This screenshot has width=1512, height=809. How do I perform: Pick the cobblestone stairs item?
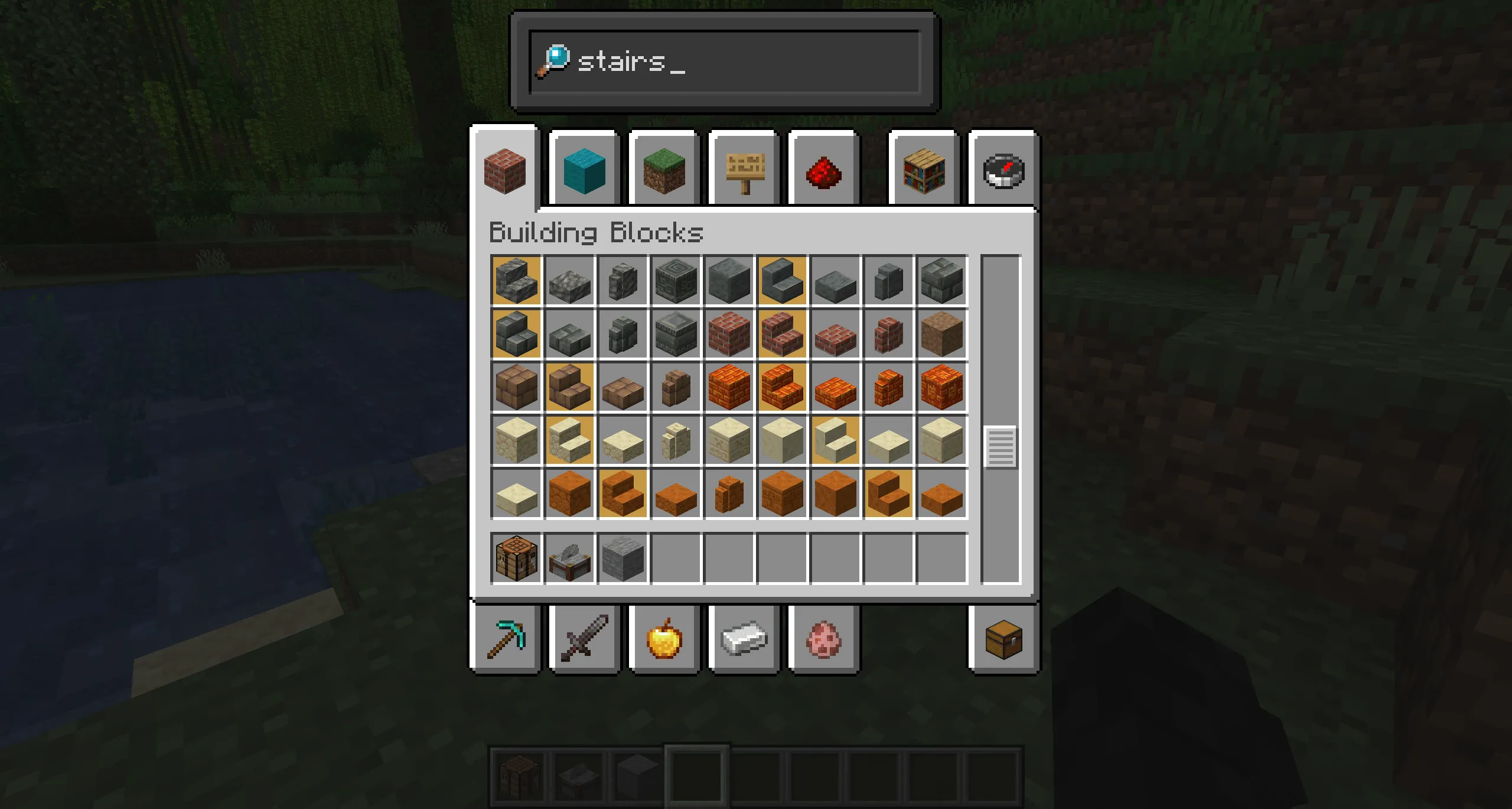(x=516, y=280)
